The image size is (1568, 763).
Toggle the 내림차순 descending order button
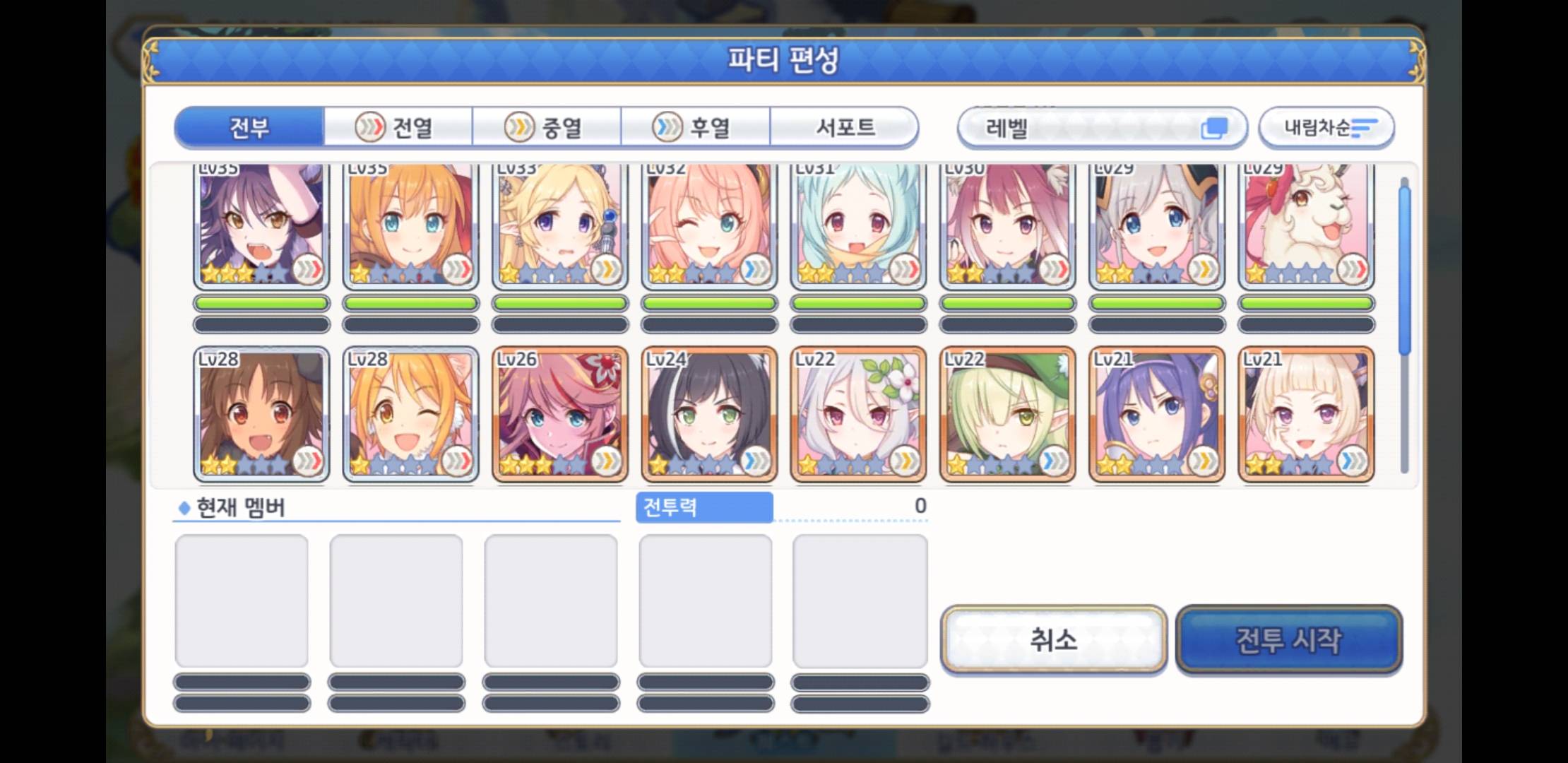pos(1326,128)
